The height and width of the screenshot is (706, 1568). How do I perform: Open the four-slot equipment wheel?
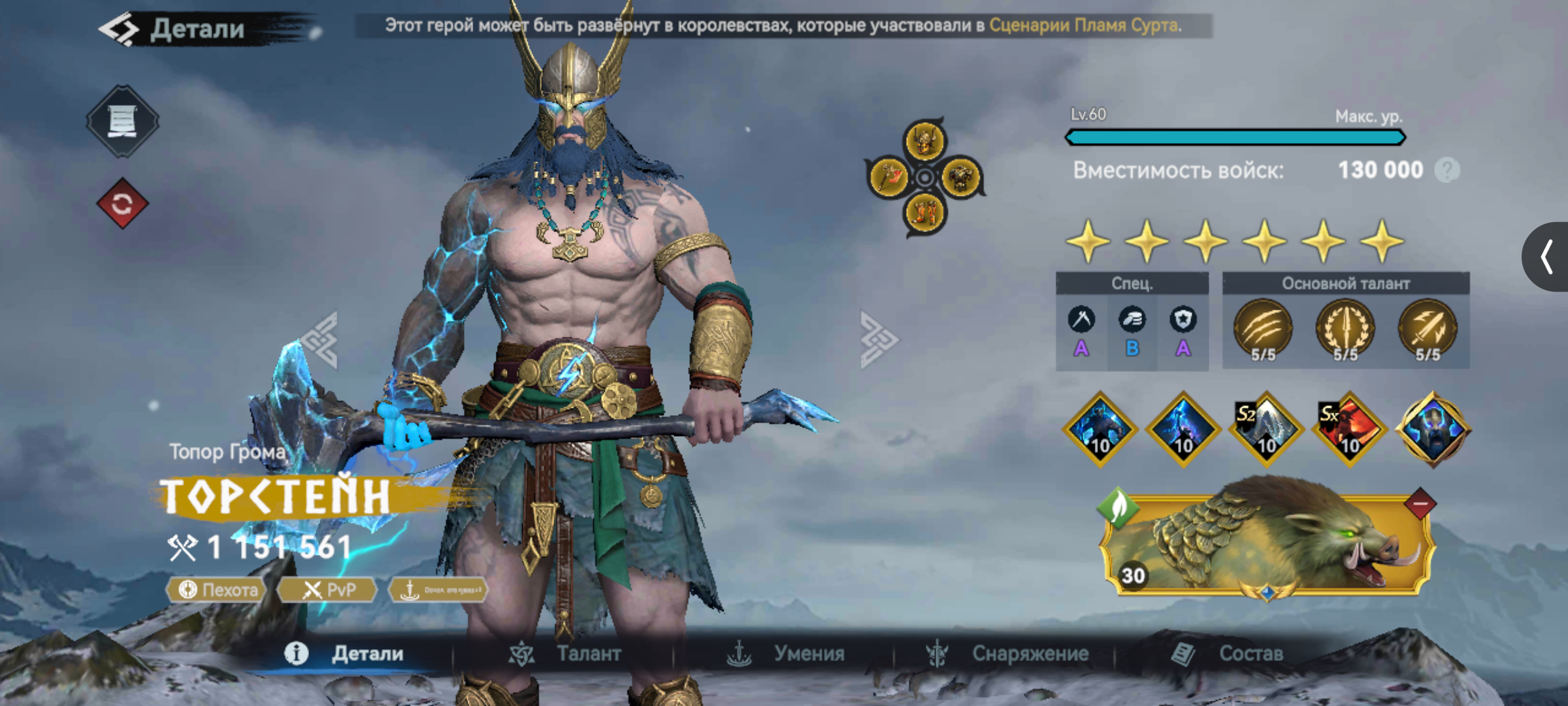tap(924, 176)
